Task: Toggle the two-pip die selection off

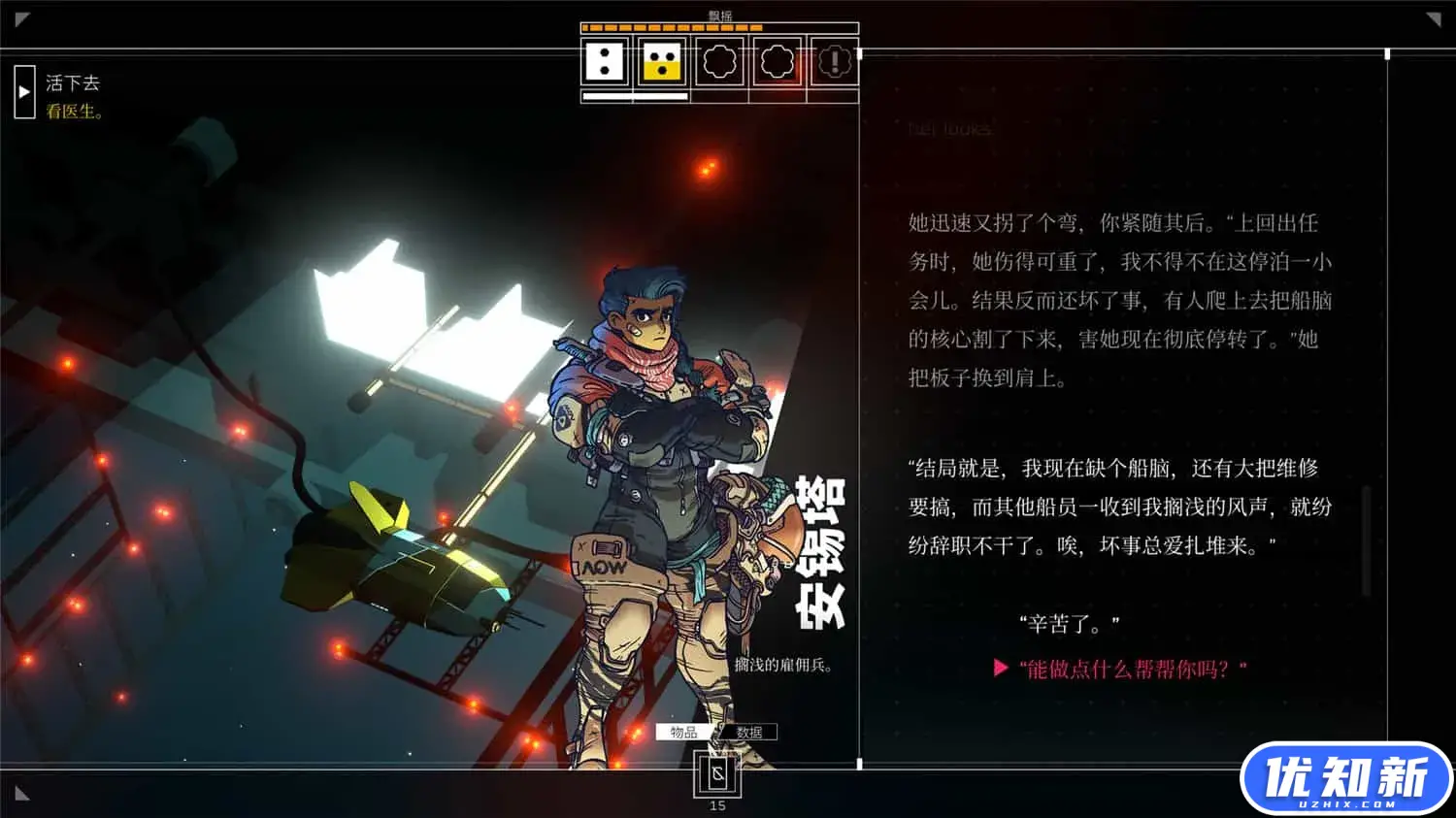Action: click(x=604, y=63)
